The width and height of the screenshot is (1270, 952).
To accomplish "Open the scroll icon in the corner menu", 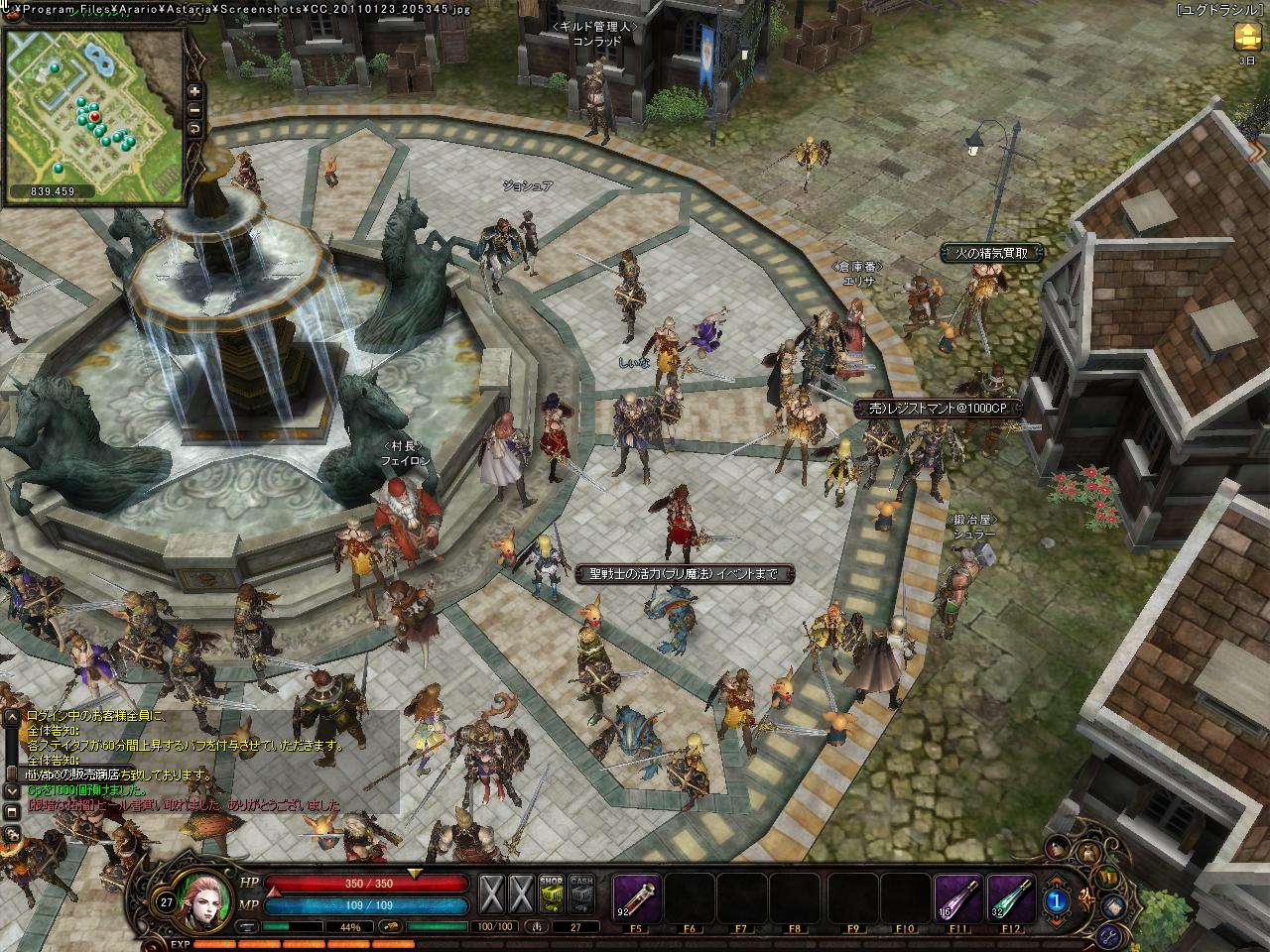I will (1115, 905).
